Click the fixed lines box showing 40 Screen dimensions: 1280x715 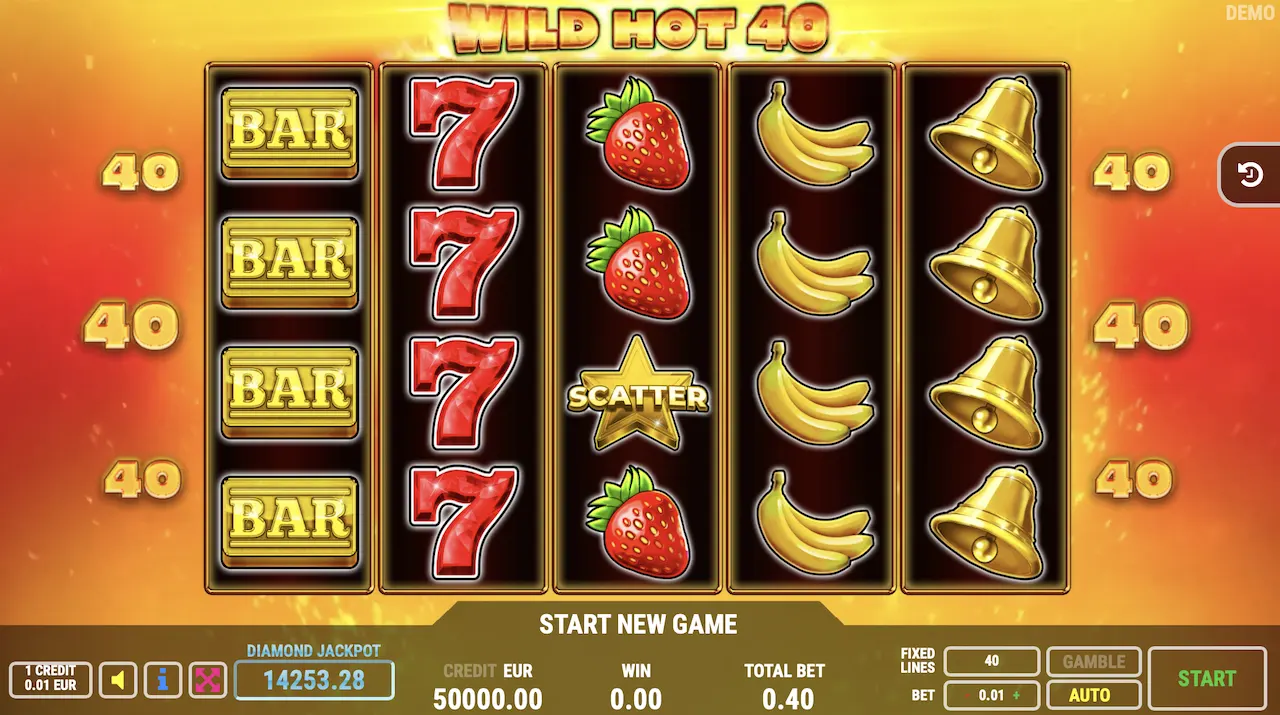point(992,661)
